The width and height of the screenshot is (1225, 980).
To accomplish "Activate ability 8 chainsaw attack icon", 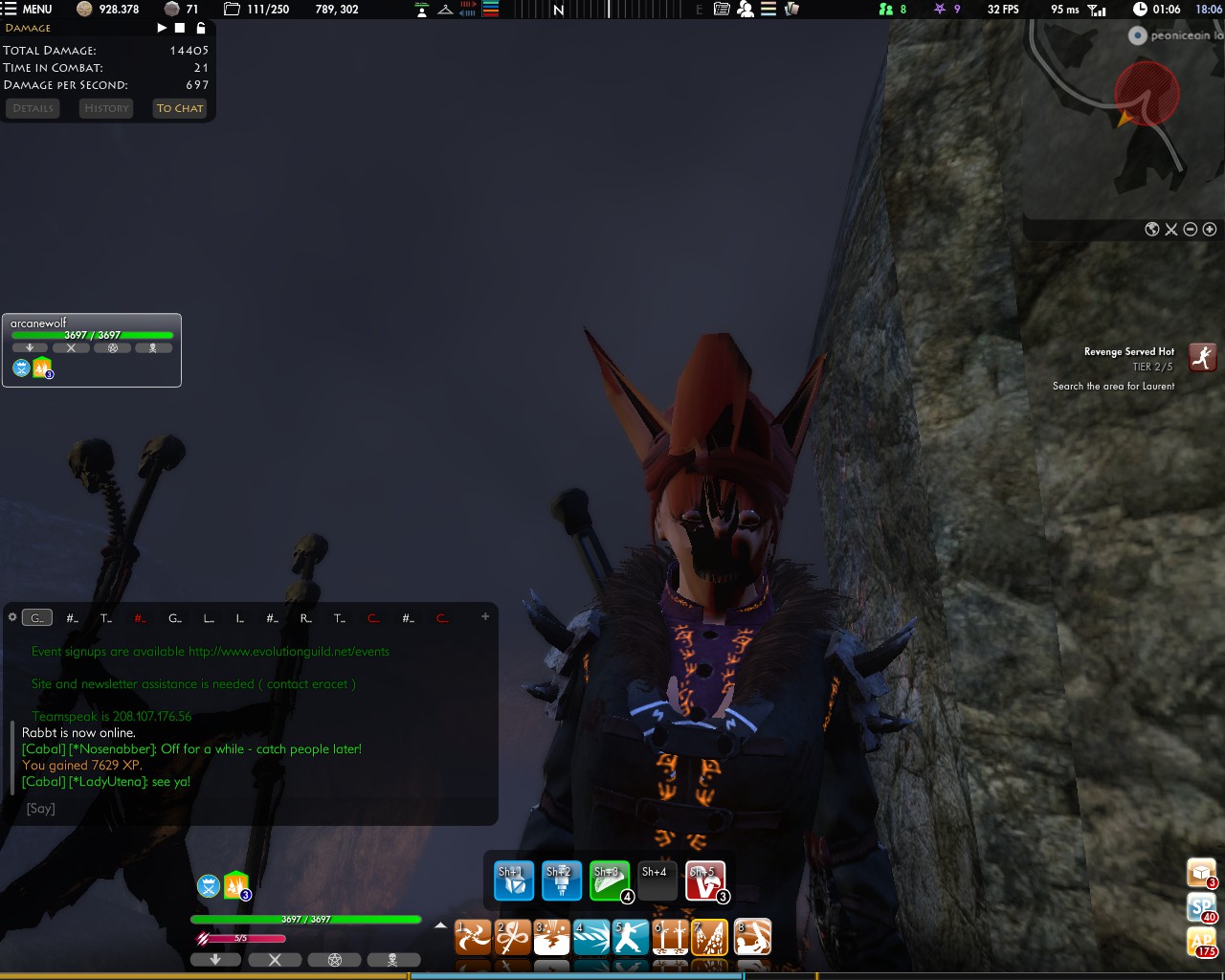I will click(x=752, y=938).
